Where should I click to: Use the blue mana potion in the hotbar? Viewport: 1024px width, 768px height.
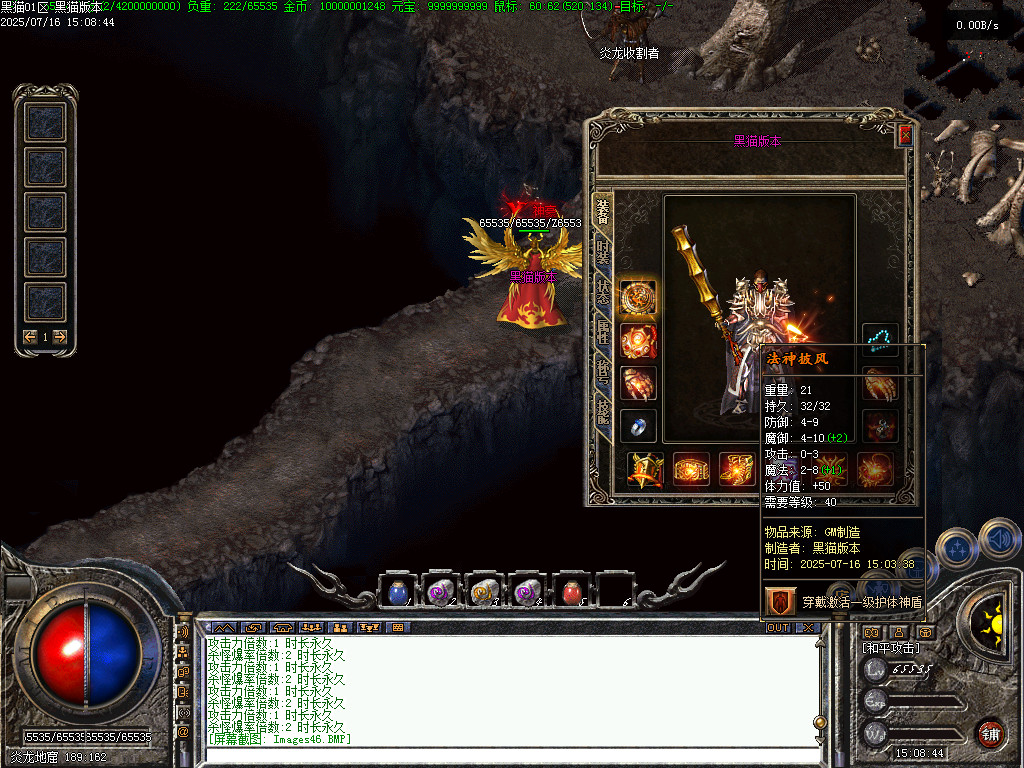tap(397, 593)
